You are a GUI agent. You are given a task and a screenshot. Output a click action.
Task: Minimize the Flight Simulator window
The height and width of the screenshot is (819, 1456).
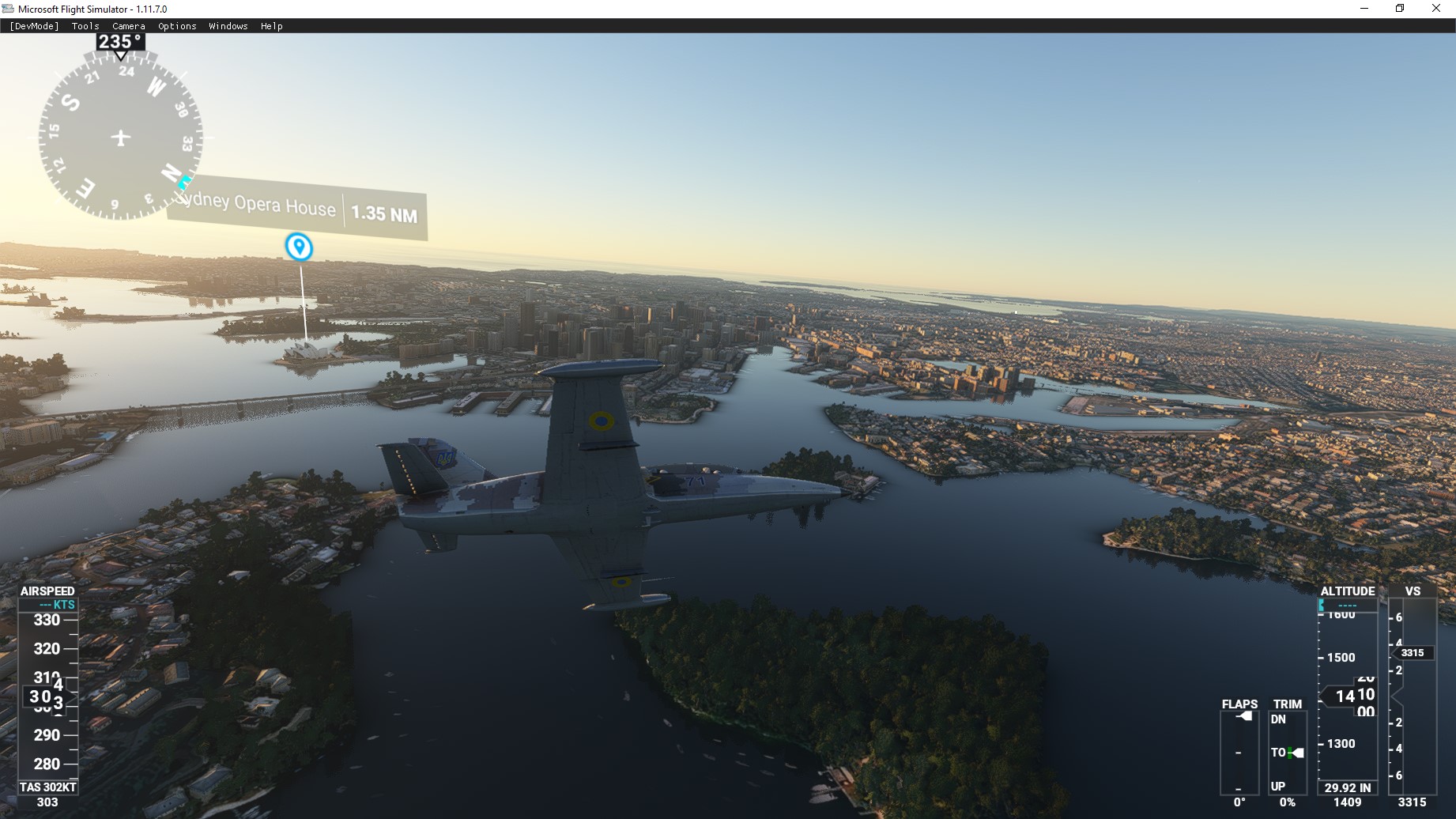pos(1364,9)
